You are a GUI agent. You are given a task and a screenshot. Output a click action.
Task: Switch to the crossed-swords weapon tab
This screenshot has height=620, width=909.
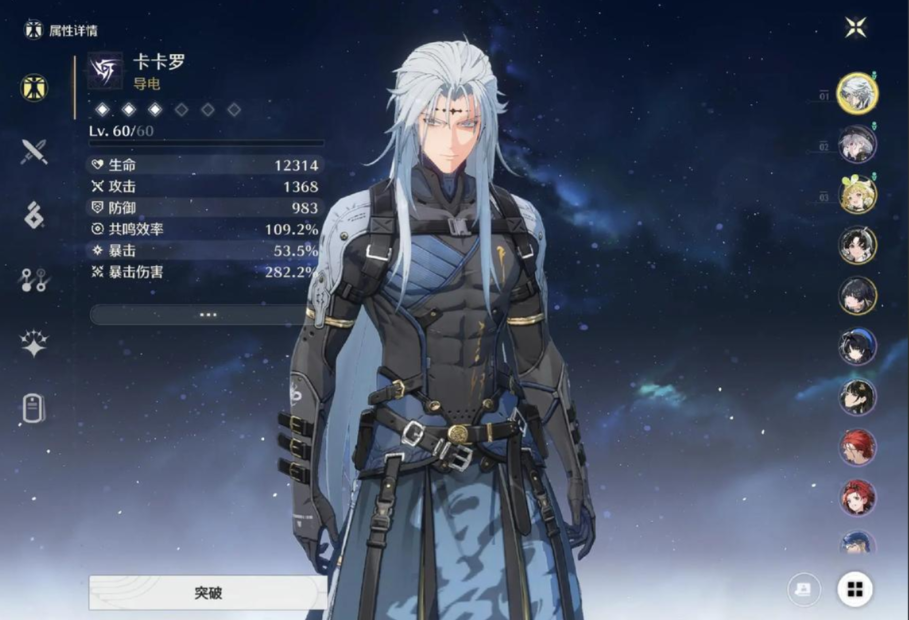point(35,151)
